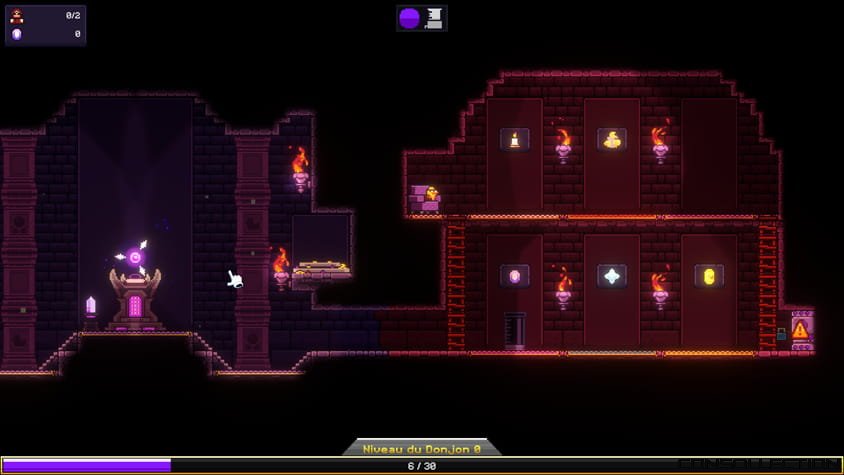Click the purple orb icon

[x=410, y=17]
